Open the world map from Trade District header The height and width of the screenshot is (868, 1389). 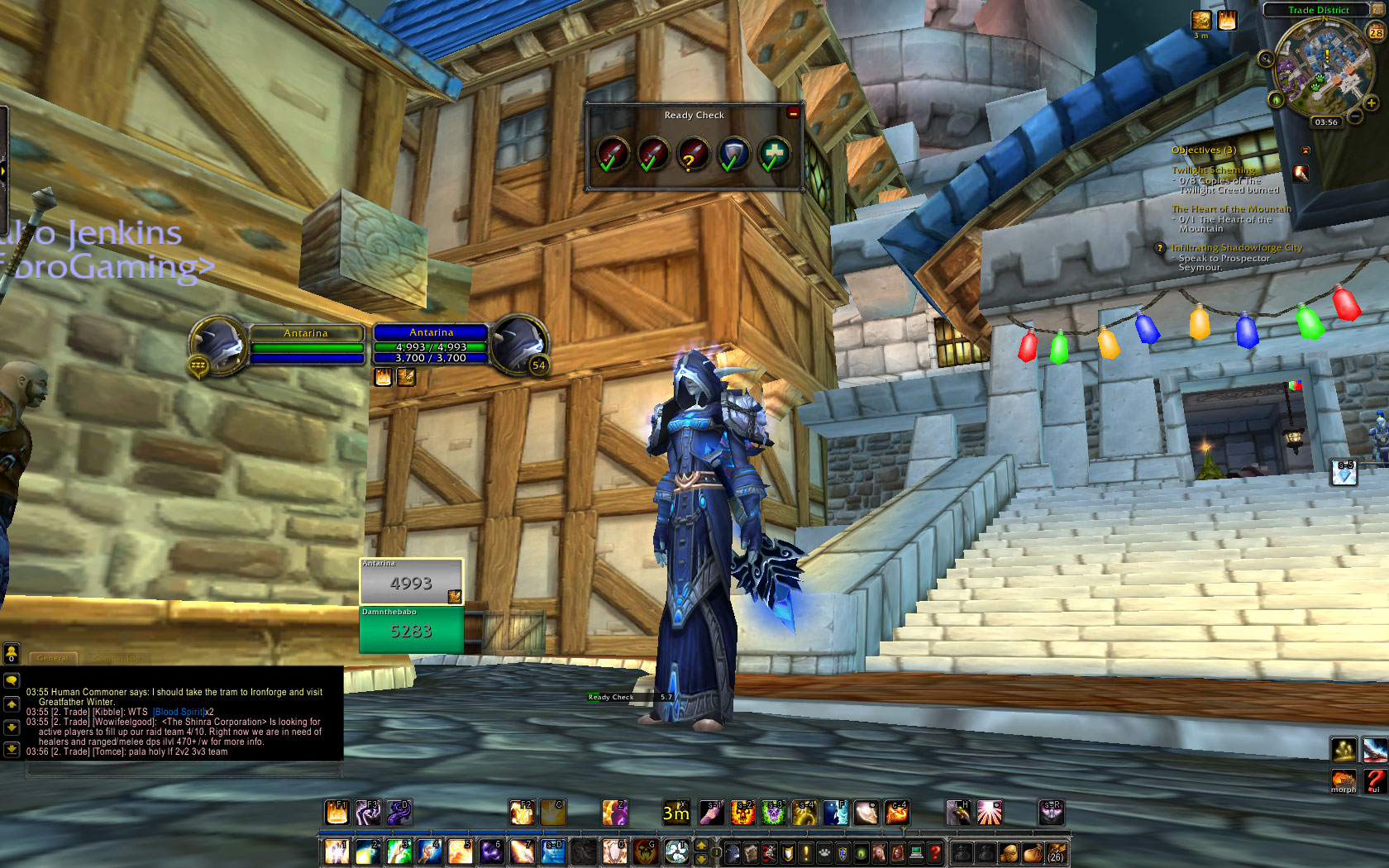[1318, 10]
